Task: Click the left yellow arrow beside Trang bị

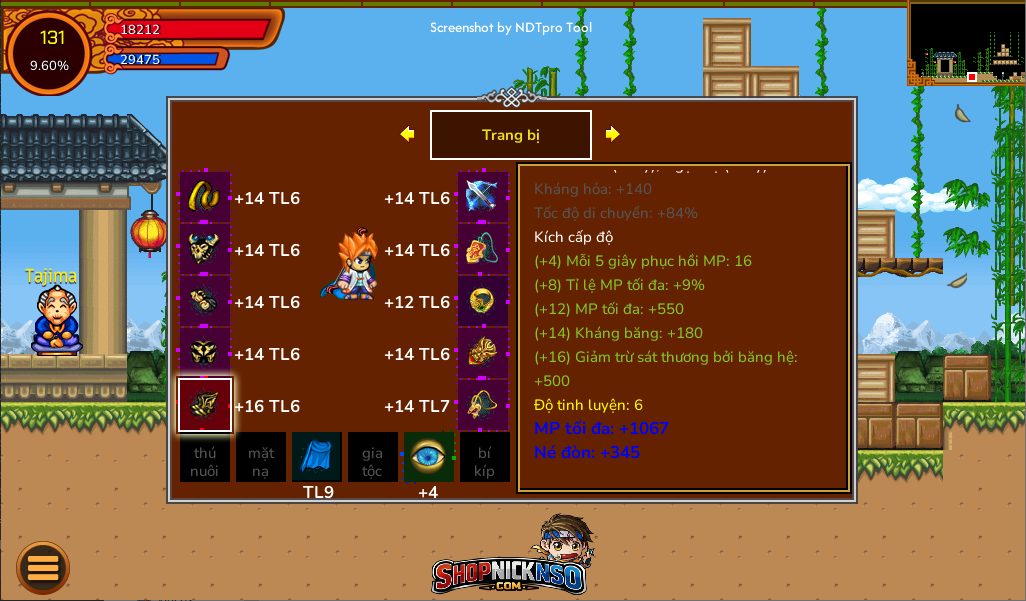Action: (x=407, y=134)
